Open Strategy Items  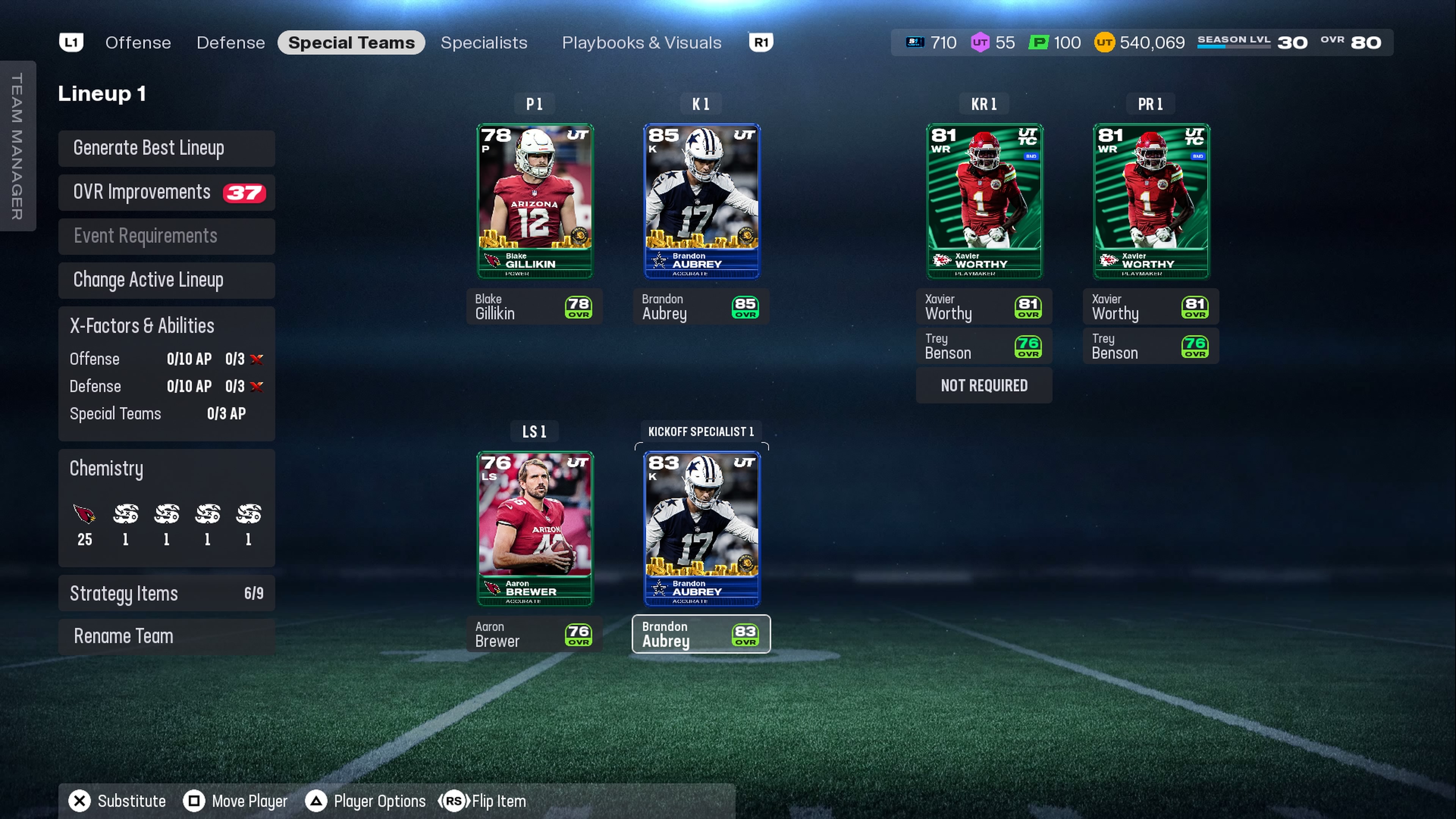point(166,593)
